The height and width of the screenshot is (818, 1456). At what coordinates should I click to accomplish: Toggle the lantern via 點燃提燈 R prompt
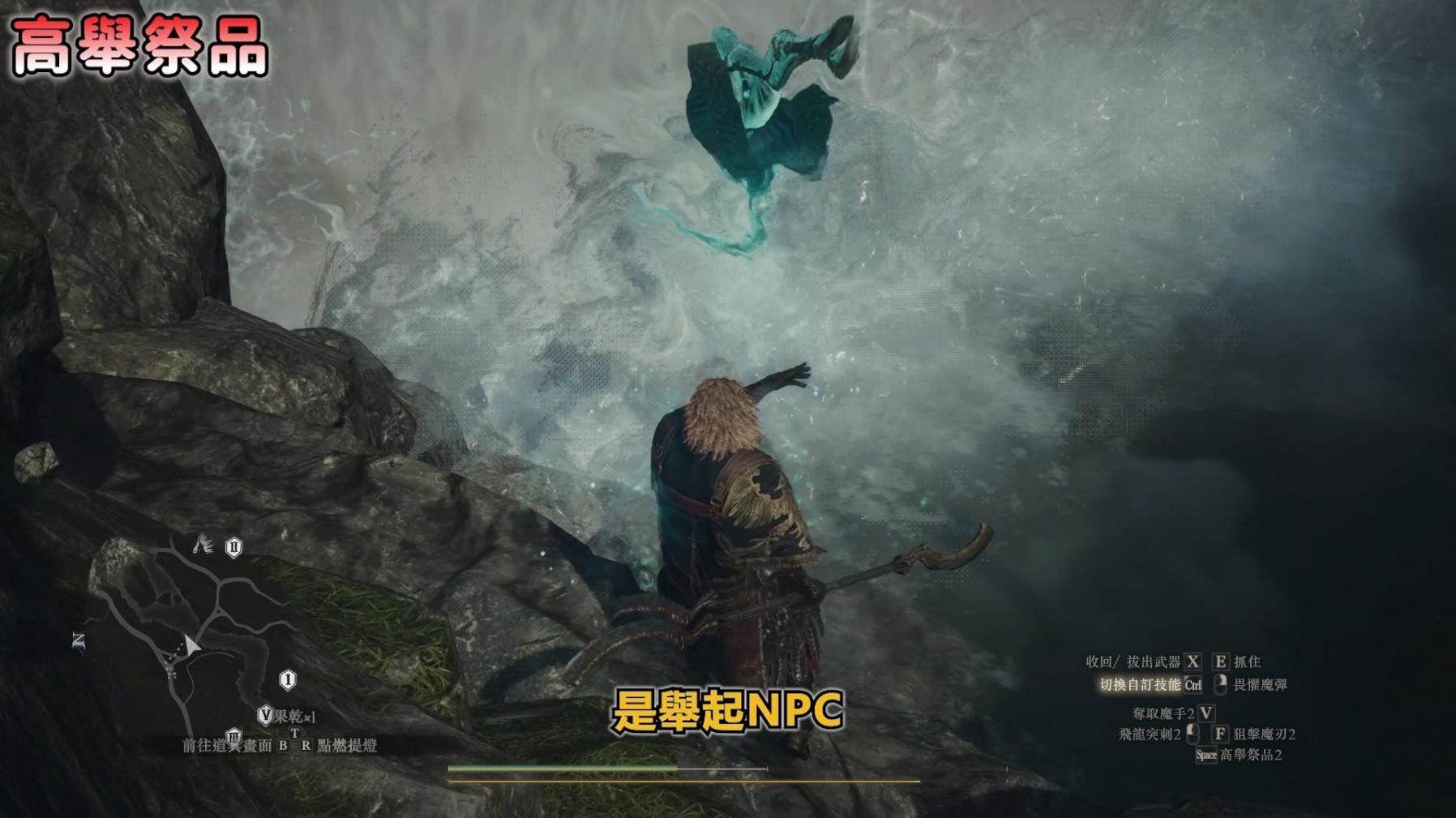point(306,745)
